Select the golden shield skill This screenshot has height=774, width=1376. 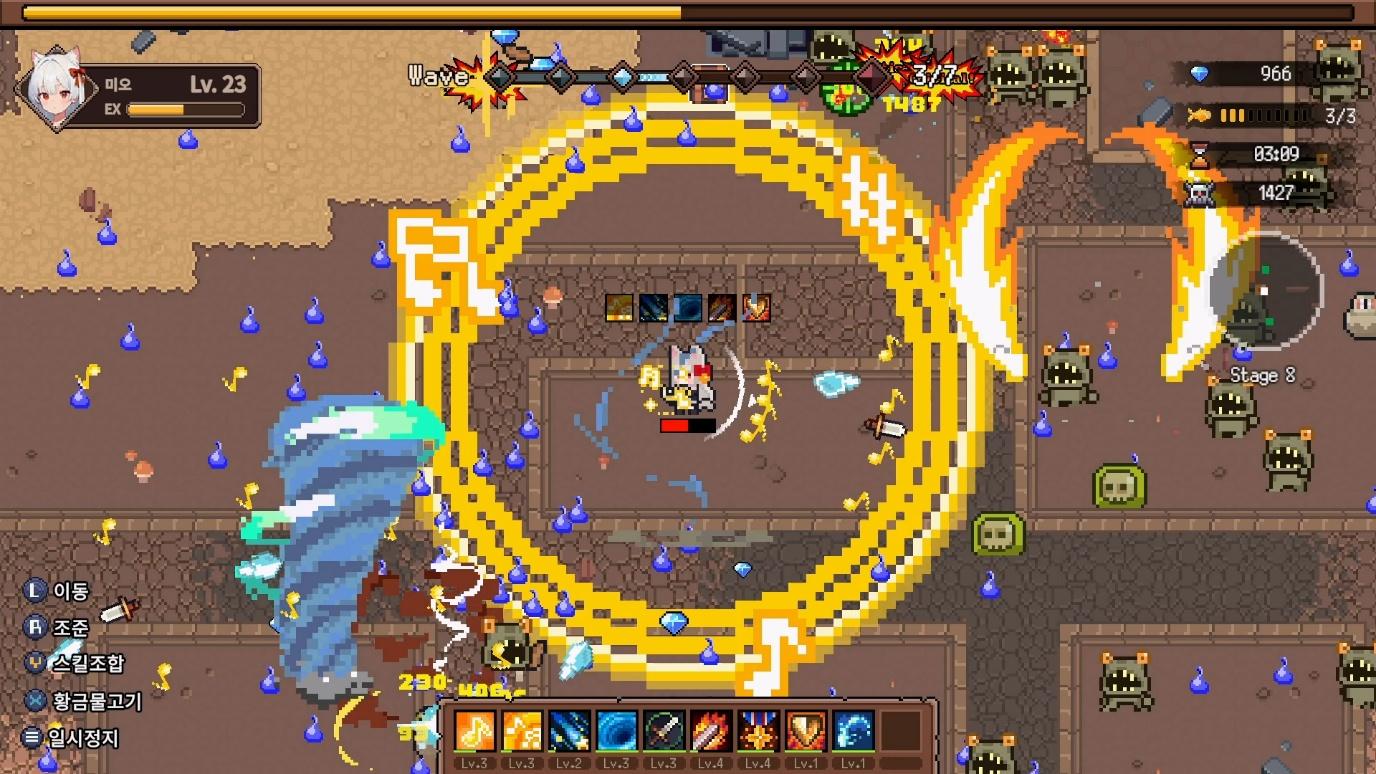[805, 731]
